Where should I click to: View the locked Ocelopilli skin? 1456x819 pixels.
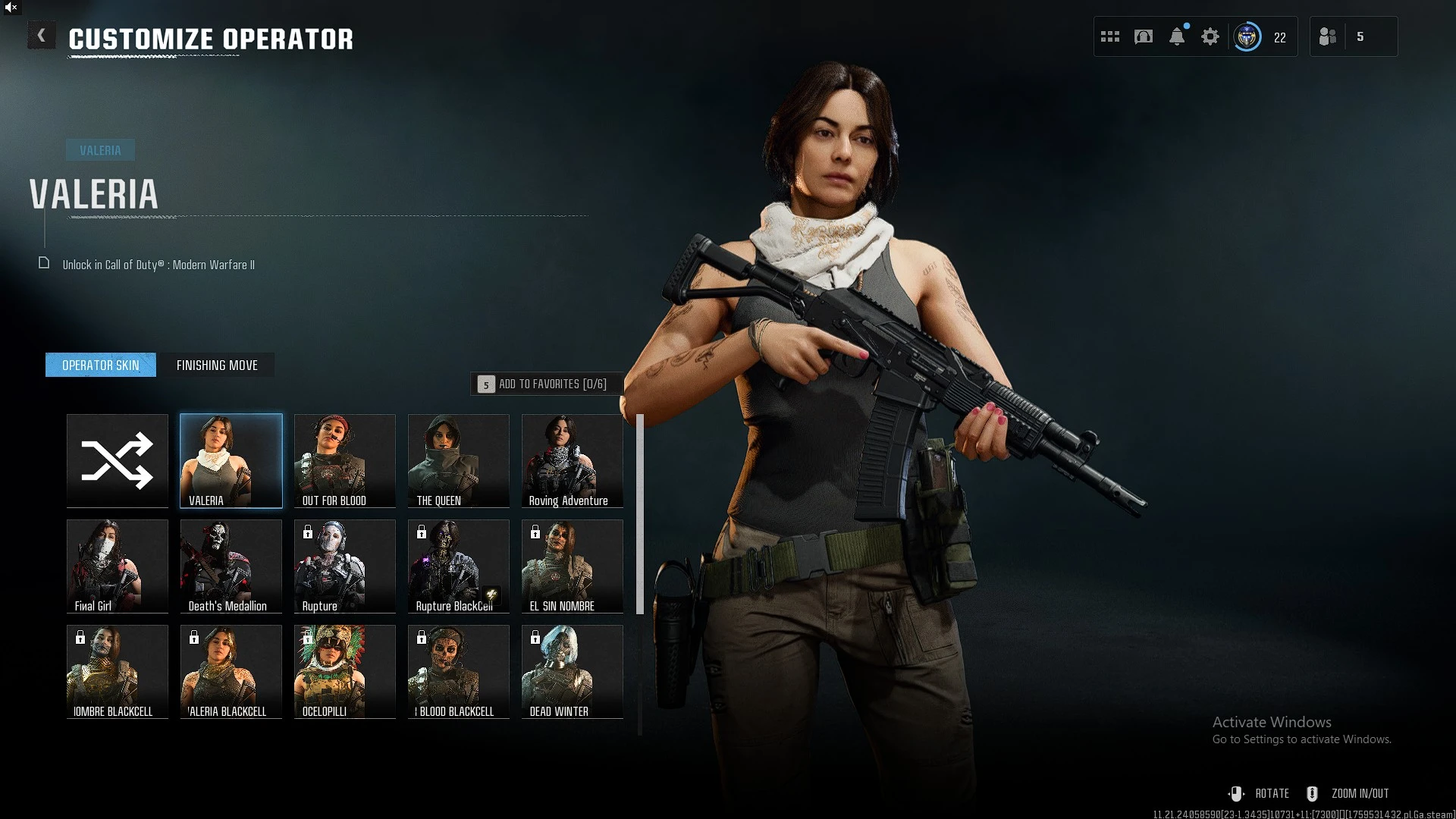345,671
